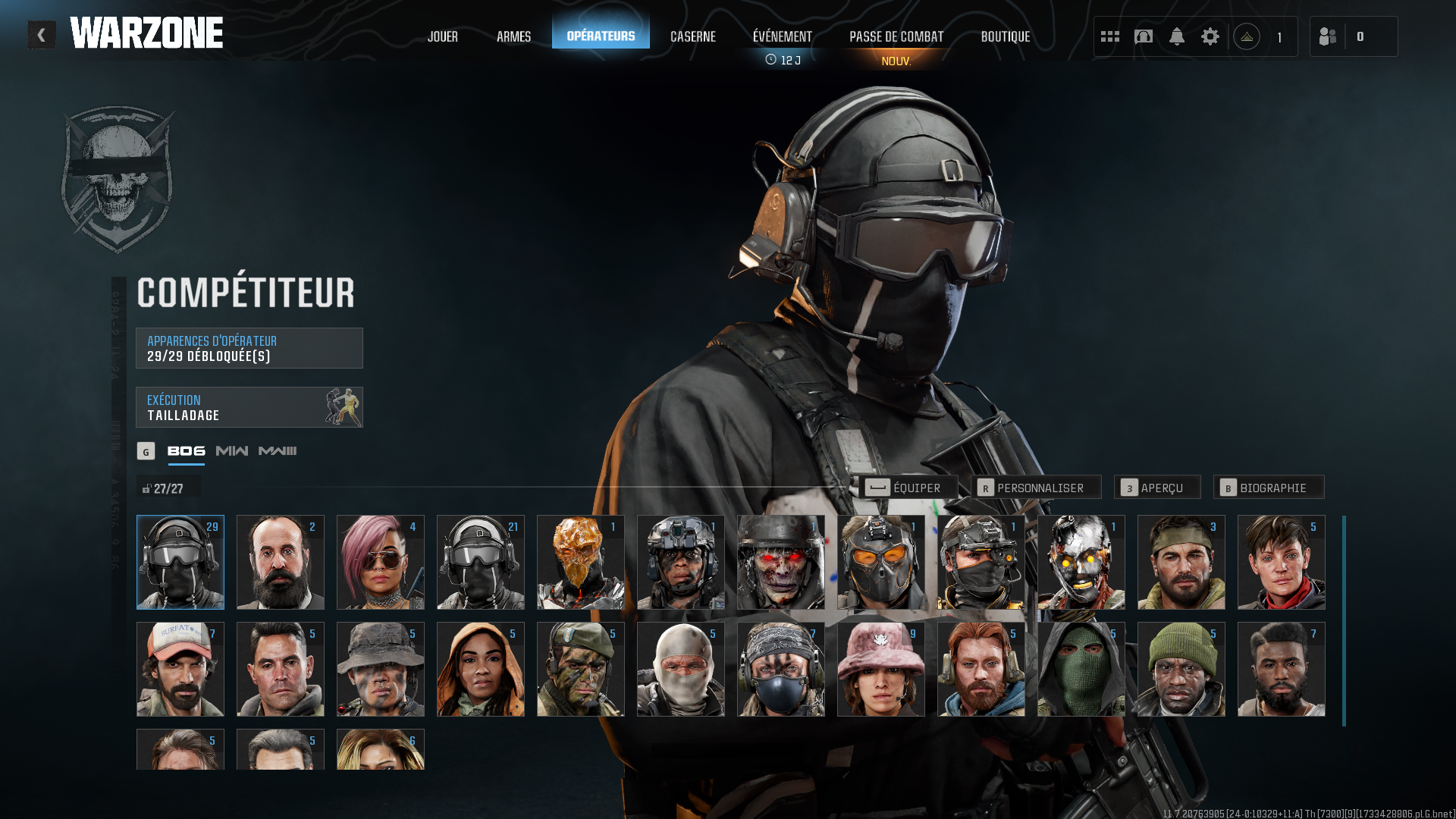Click the ÉQUIPER button

click(908, 488)
